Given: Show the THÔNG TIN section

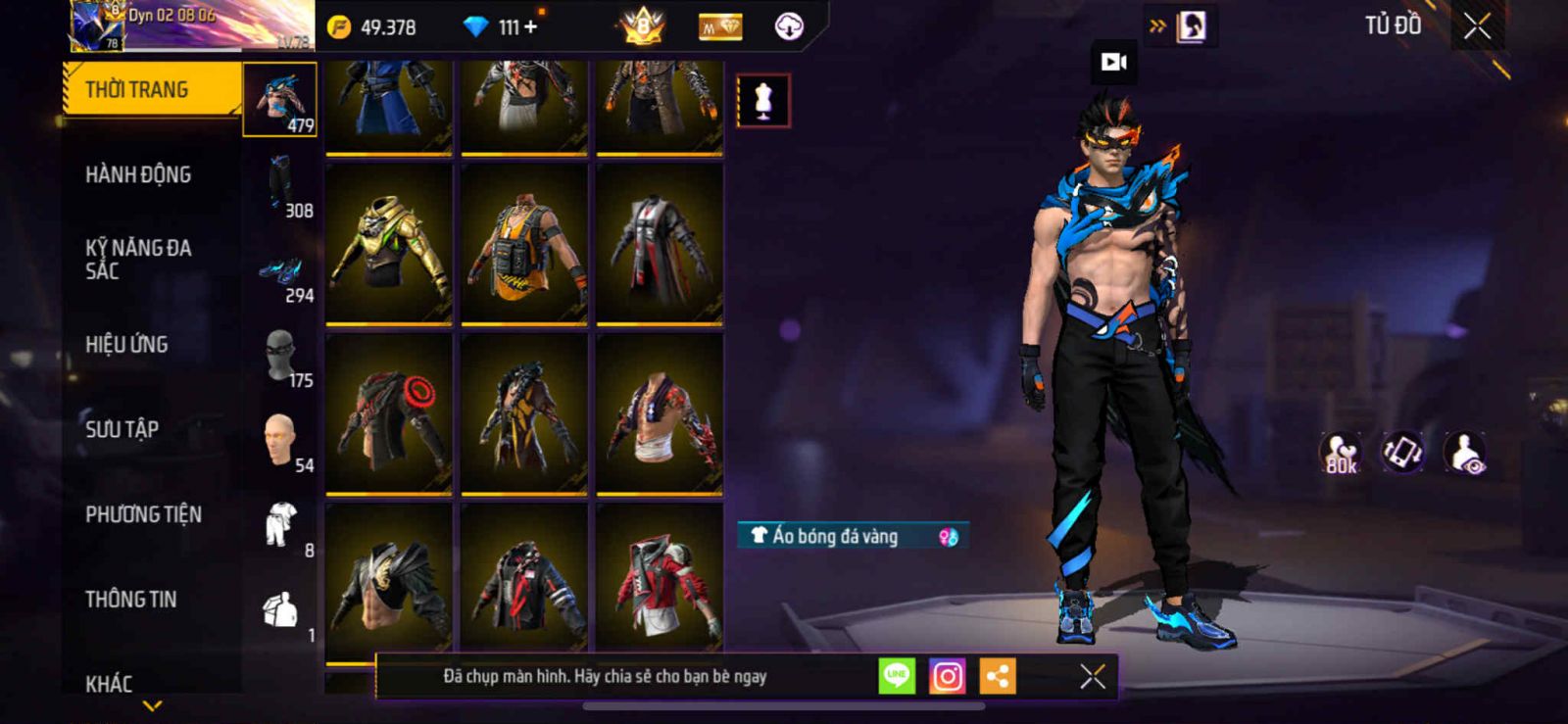Looking at the screenshot, I should tap(130, 599).
